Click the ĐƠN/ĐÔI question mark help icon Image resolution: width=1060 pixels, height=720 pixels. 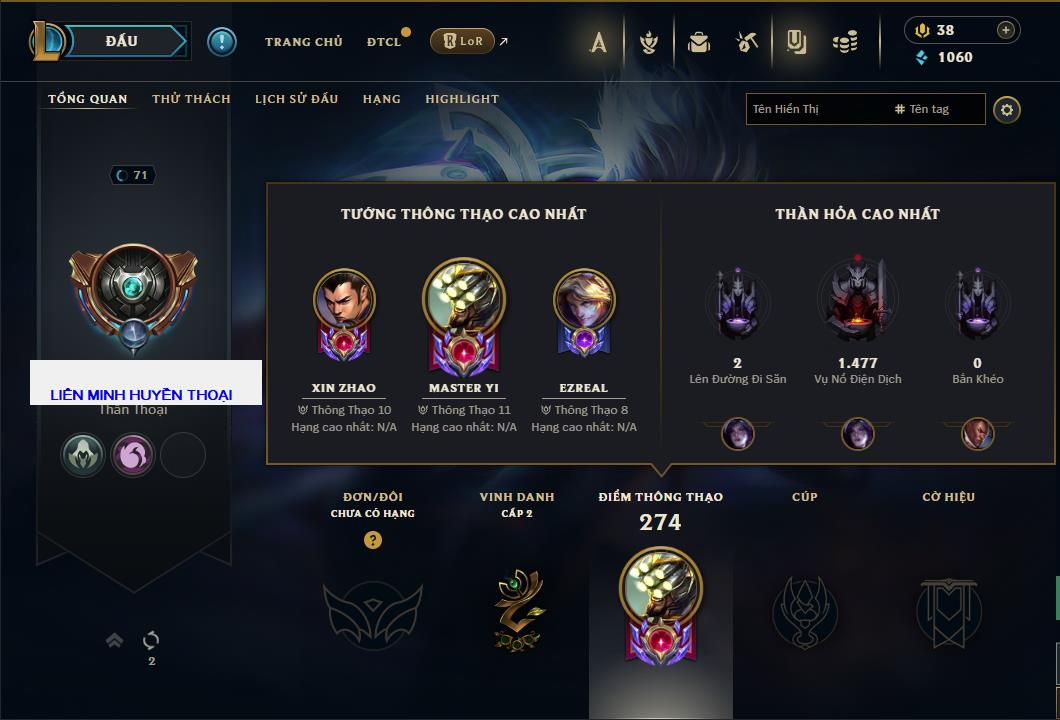pyautogui.click(x=373, y=540)
